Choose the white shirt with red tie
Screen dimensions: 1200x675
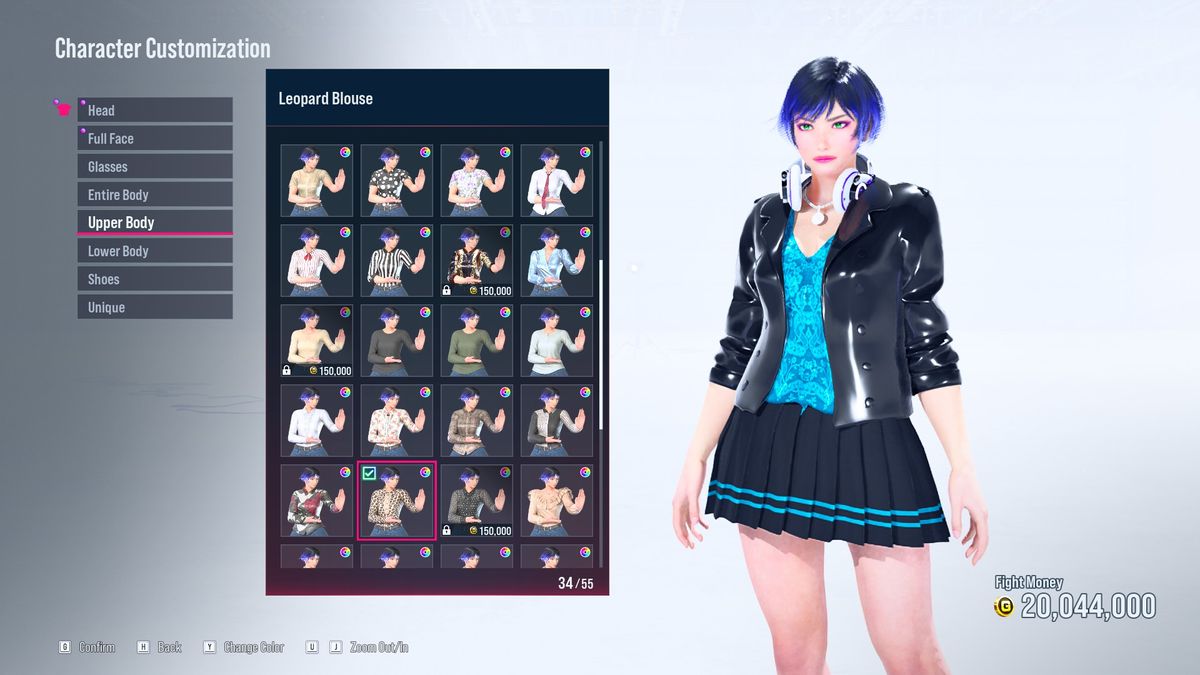pyautogui.click(x=557, y=180)
